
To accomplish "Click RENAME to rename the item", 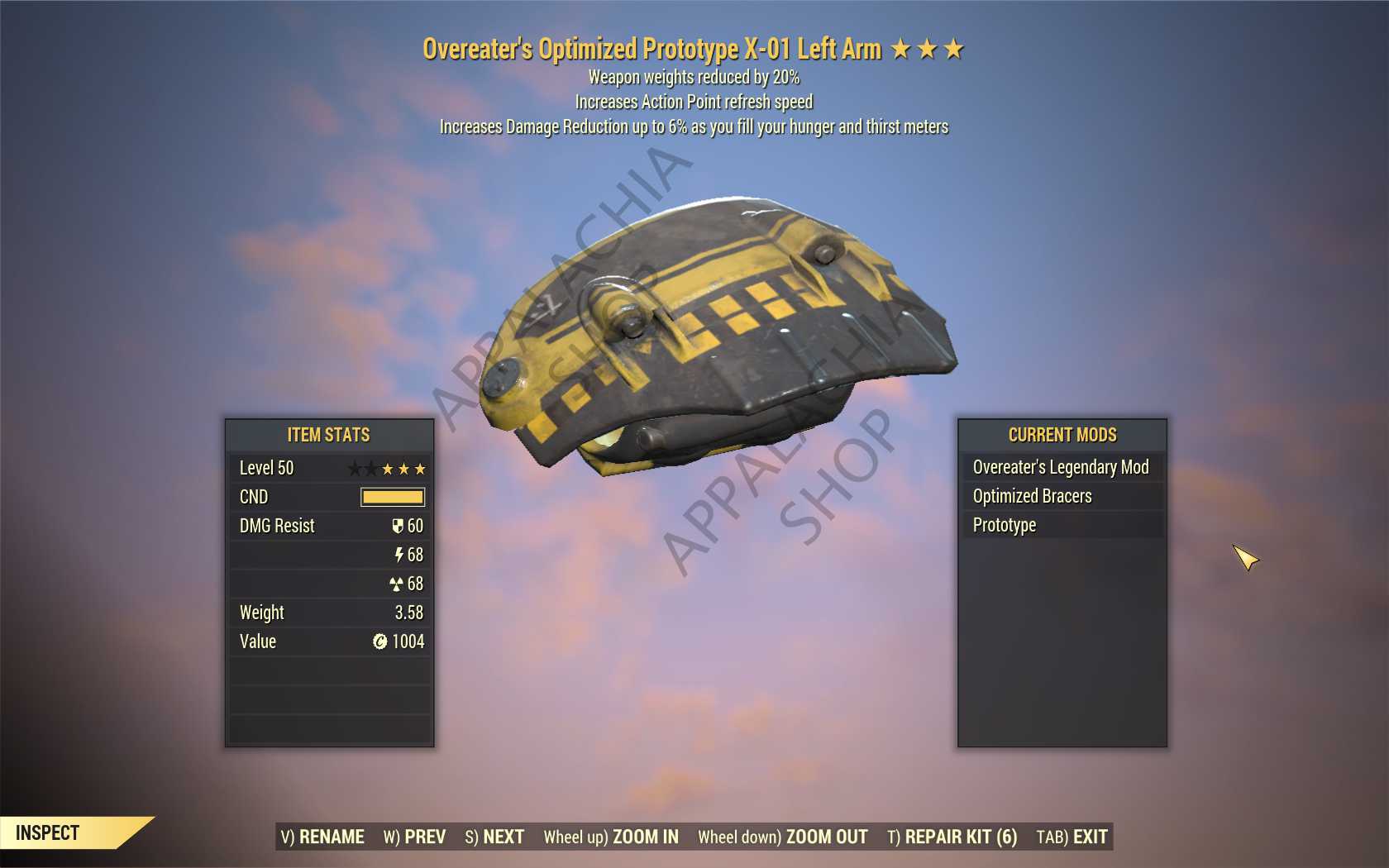I will (322, 837).
